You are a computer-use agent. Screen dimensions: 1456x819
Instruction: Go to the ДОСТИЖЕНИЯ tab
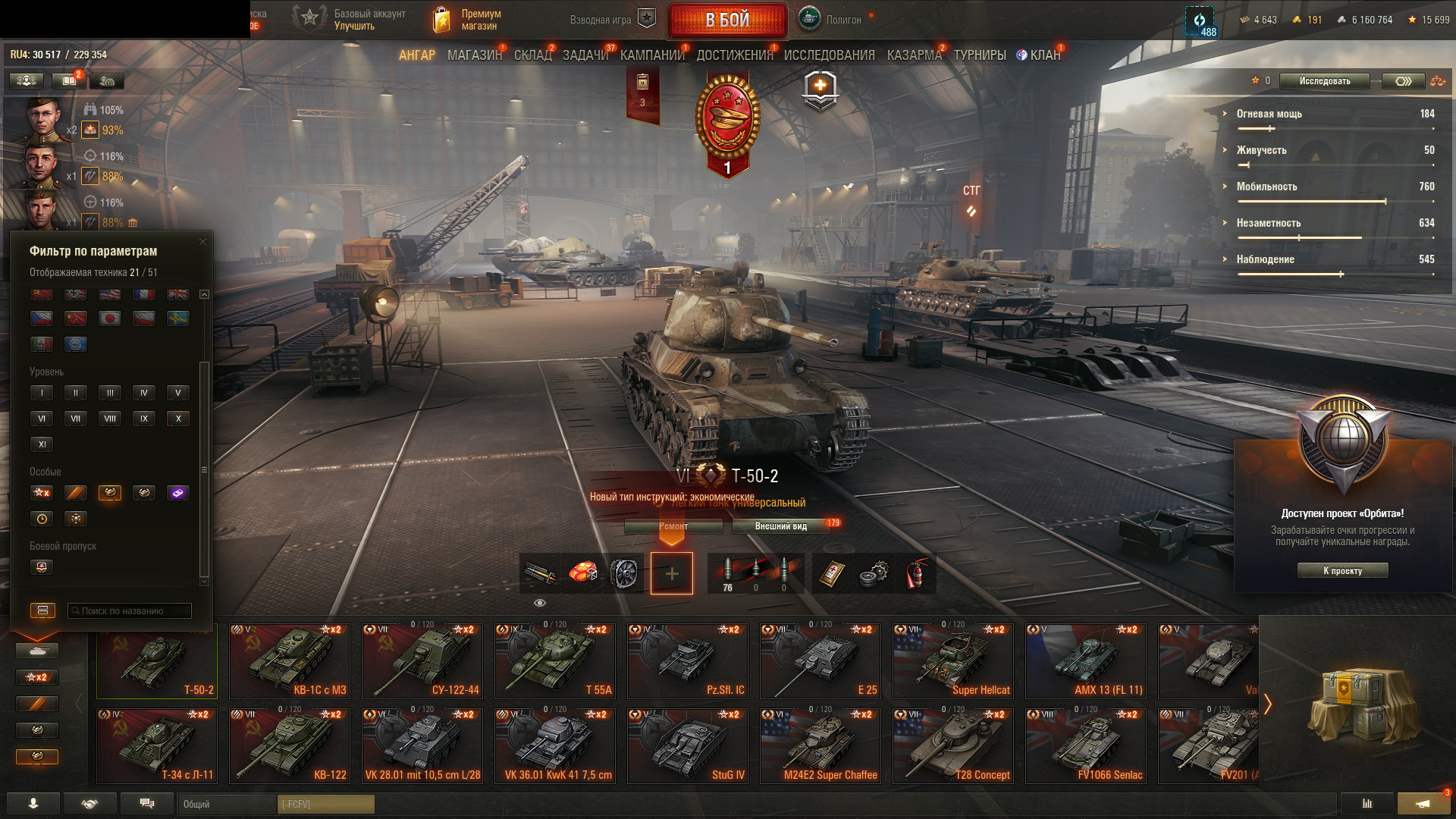click(734, 55)
